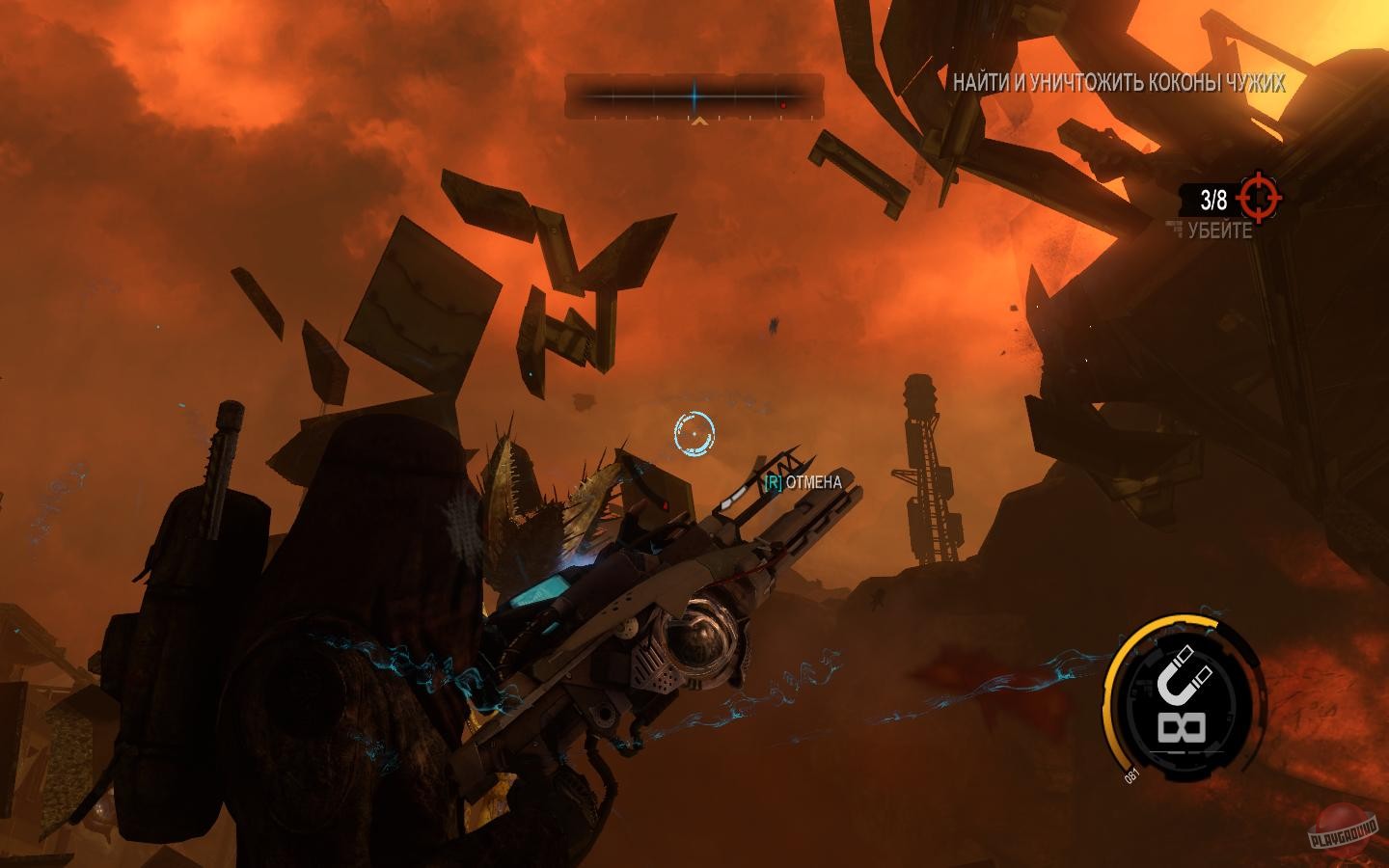Select the УБЕЙТЕ objective label
1389x868 pixels.
(1219, 231)
